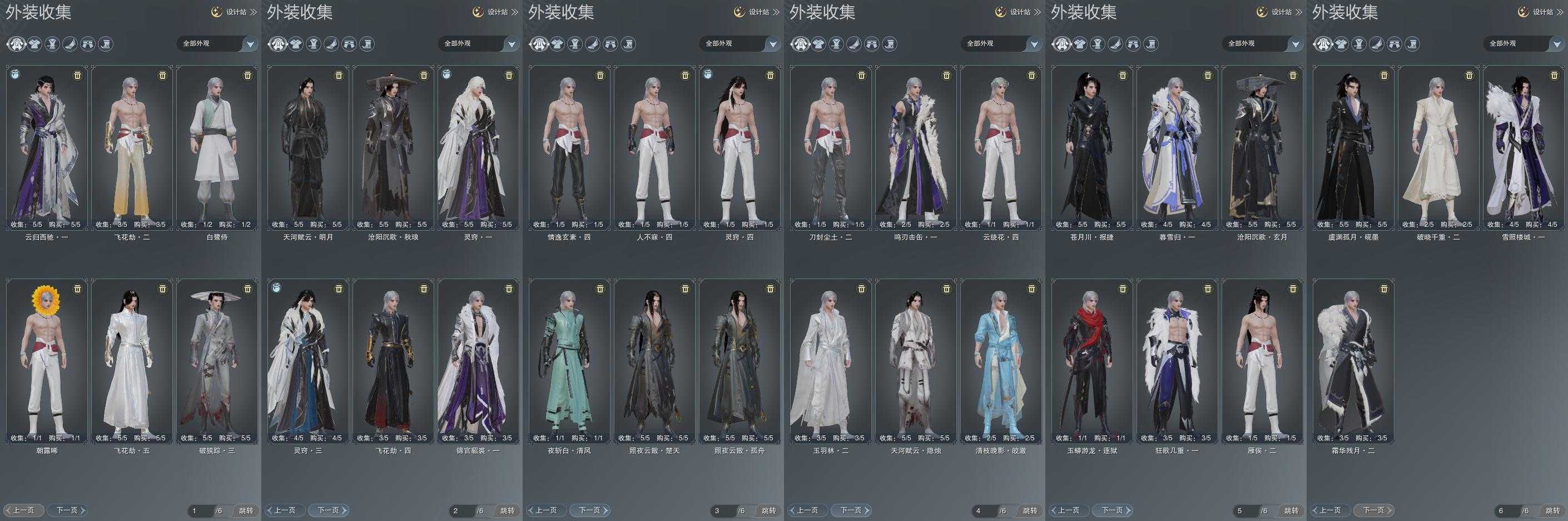Select the 云归西驰·一 outfit card

point(47,147)
